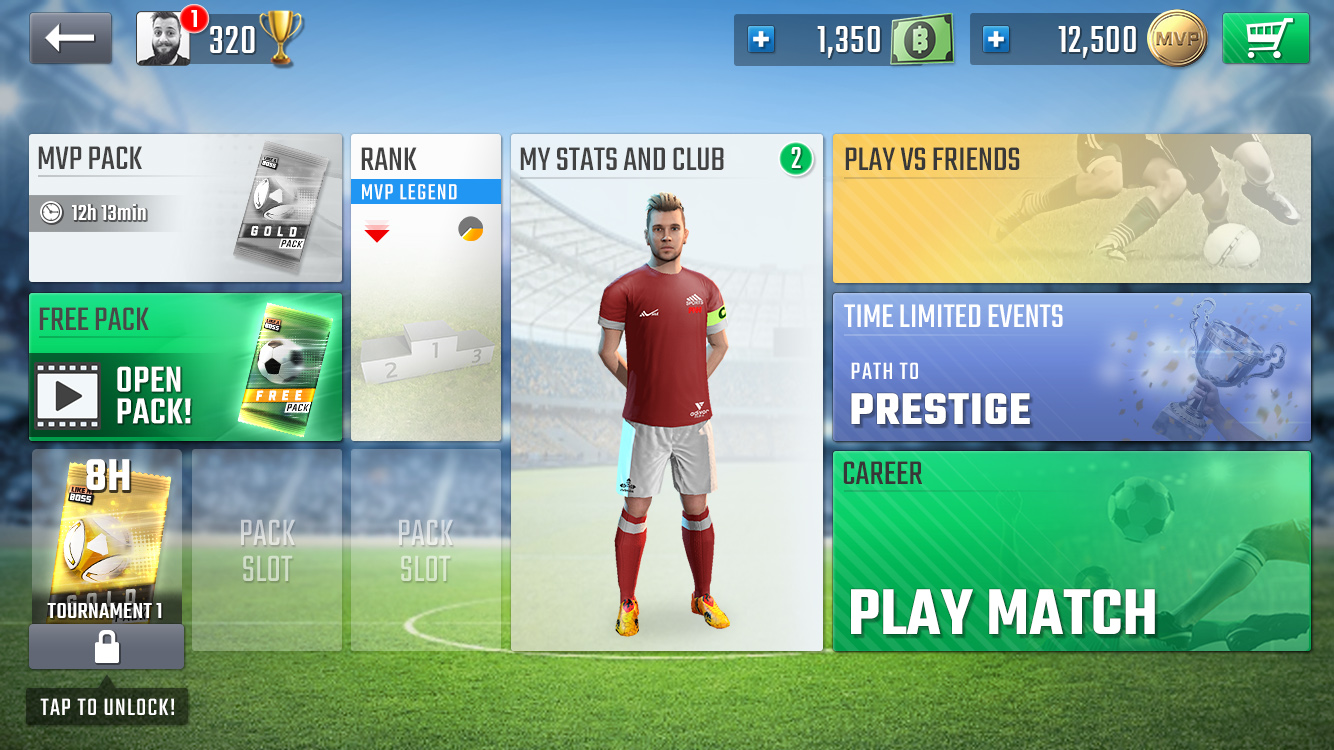Add more MVP coins with plus button
The height and width of the screenshot is (750, 1334).
(x=996, y=40)
